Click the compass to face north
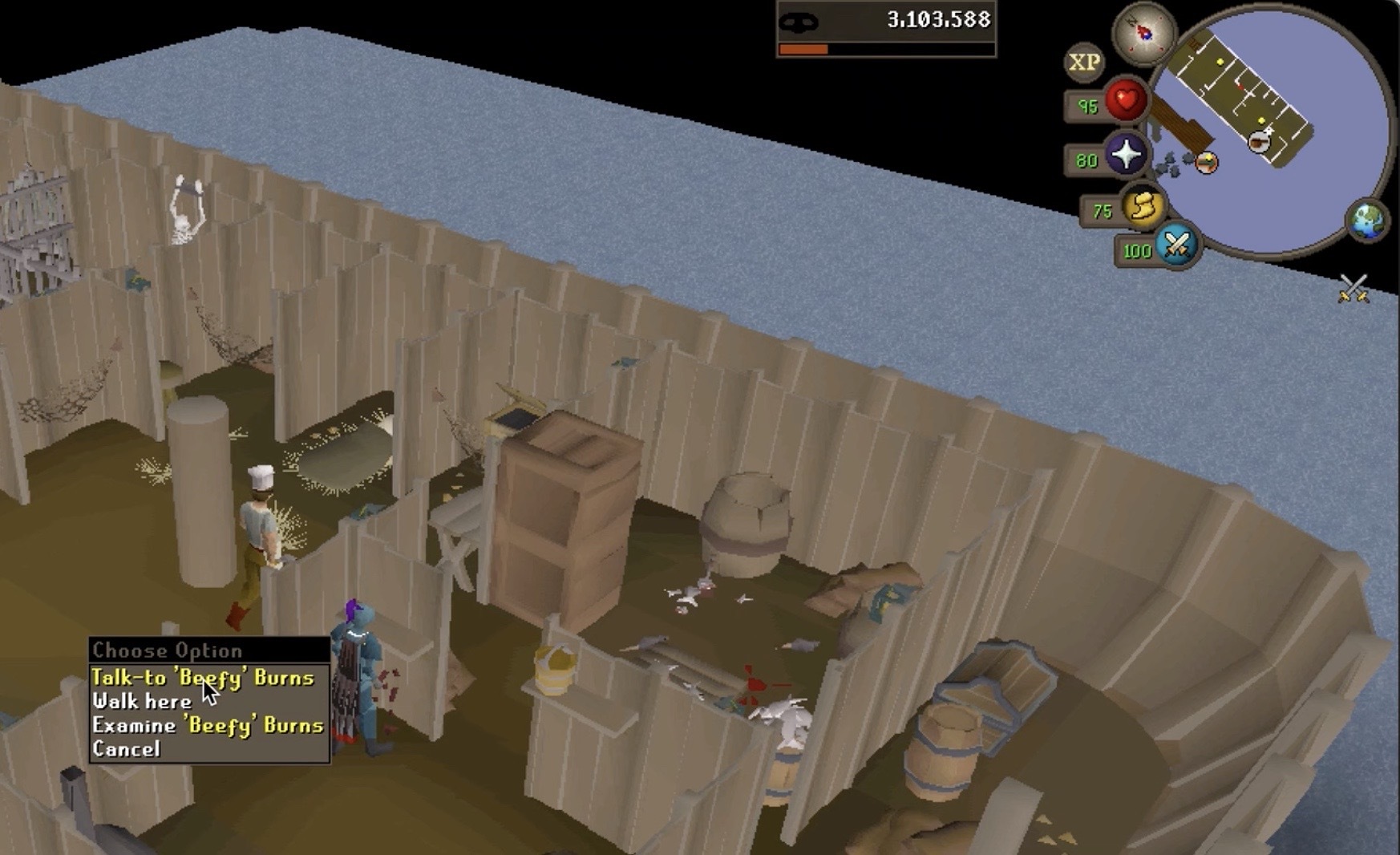The height and width of the screenshot is (855, 1400). [x=1143, y=33]
